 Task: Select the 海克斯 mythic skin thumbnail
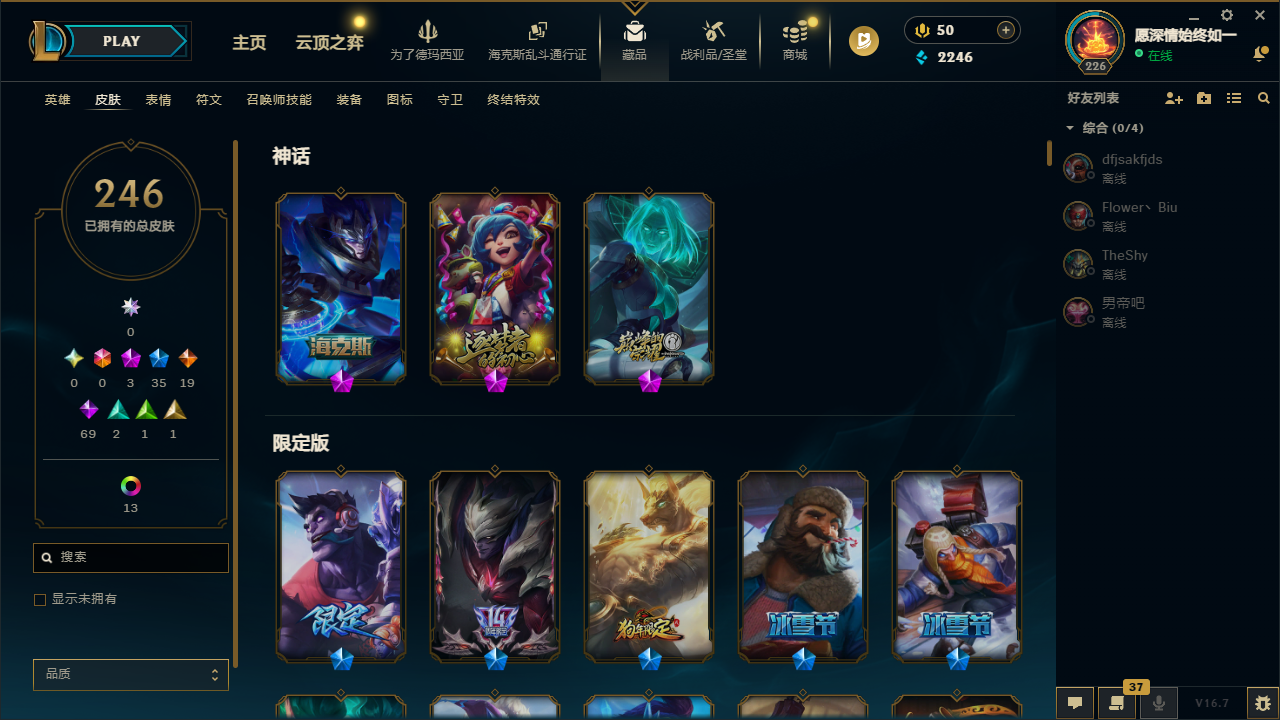click(x=340, y=288)
